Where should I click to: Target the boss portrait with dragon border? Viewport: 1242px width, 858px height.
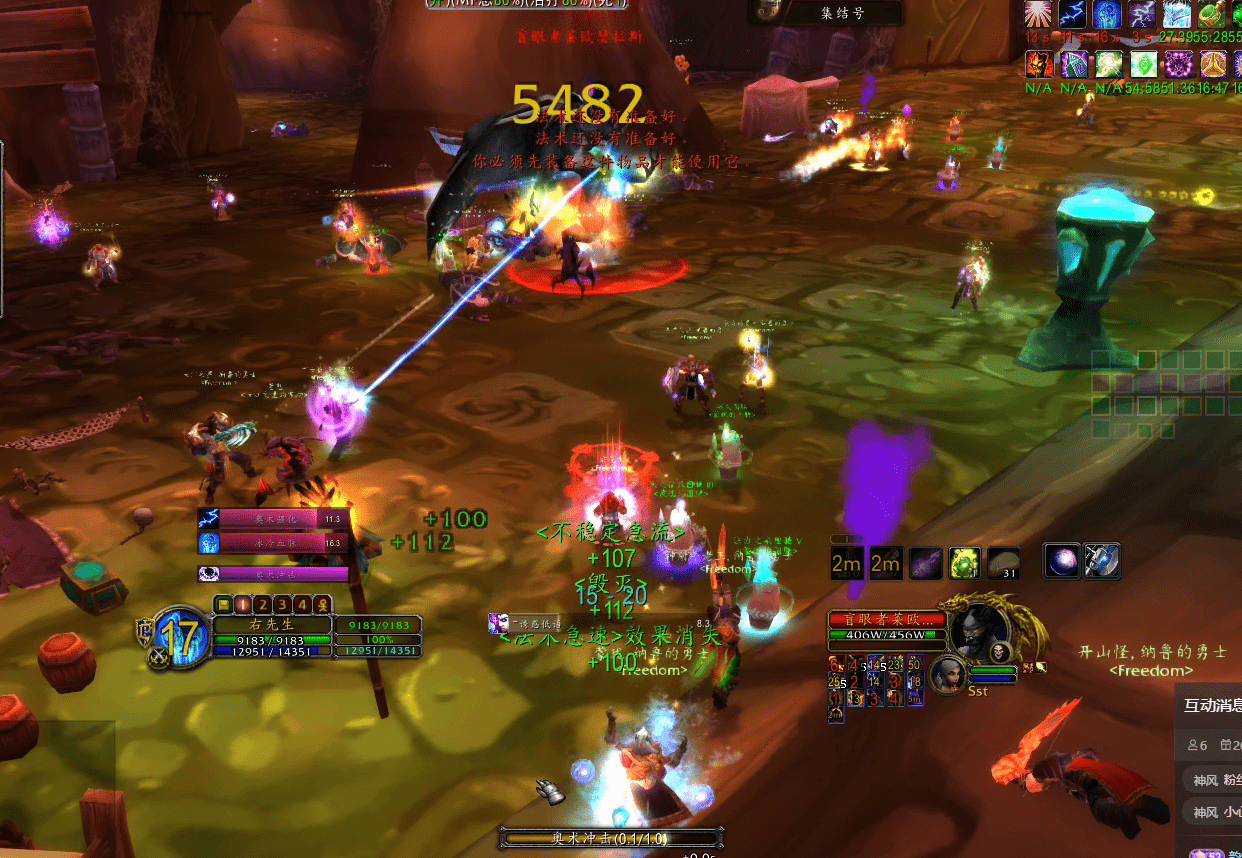tap(978, 631)
